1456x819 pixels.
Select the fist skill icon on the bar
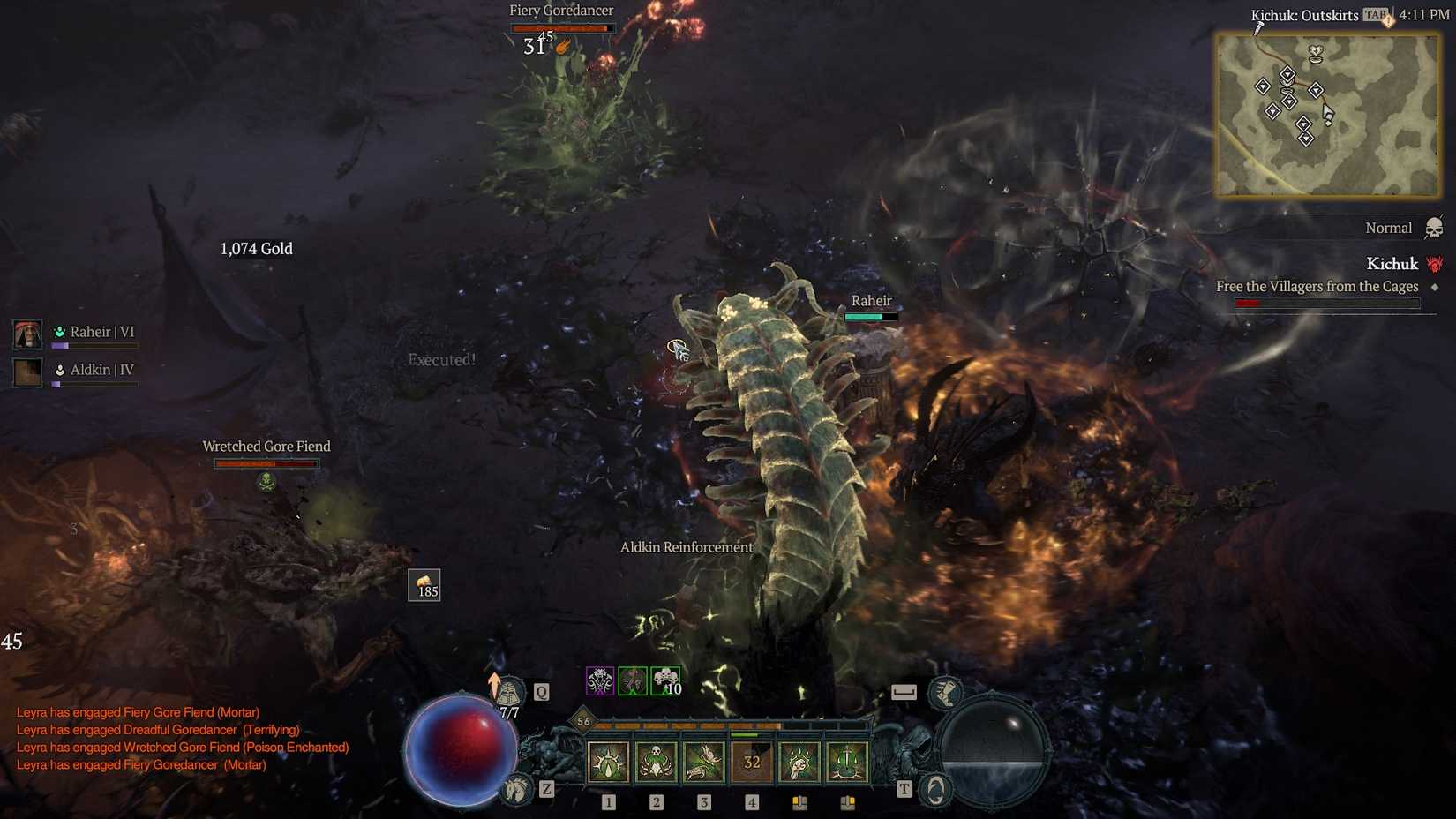pyautogui.click(x=799, y=763)
